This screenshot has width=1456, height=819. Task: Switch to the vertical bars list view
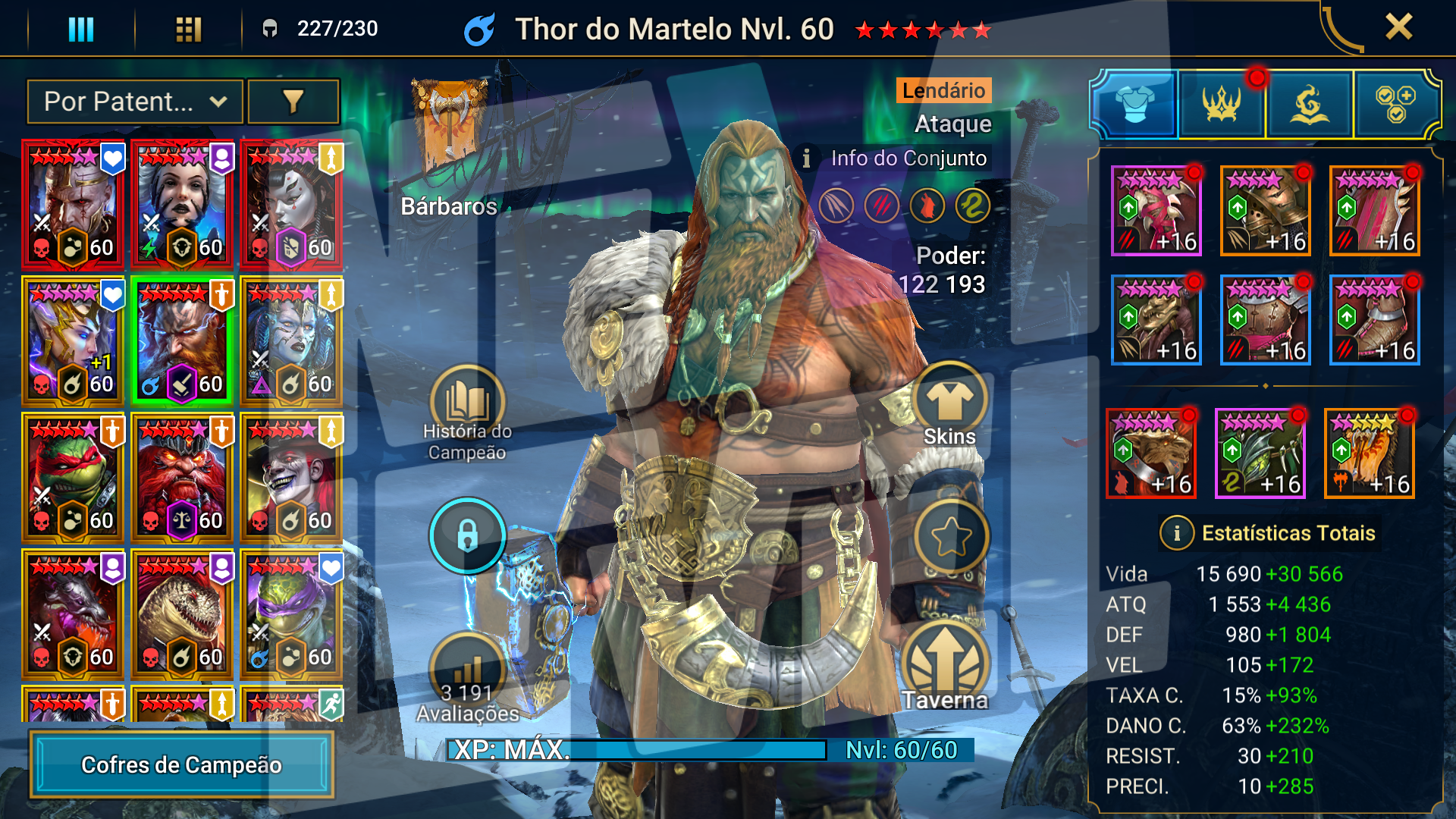(81, 30)
